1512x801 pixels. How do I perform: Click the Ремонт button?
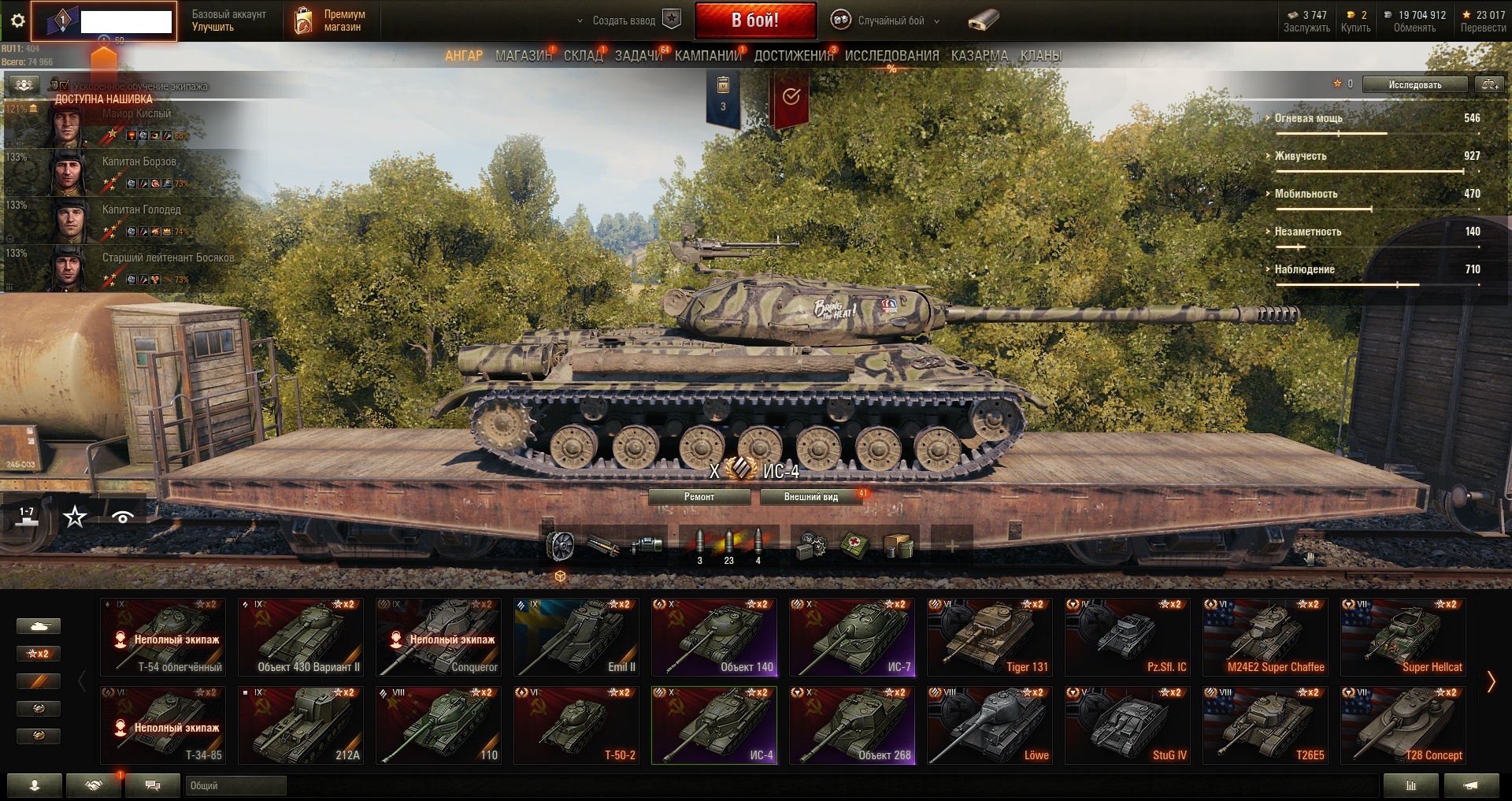[699, 497]
